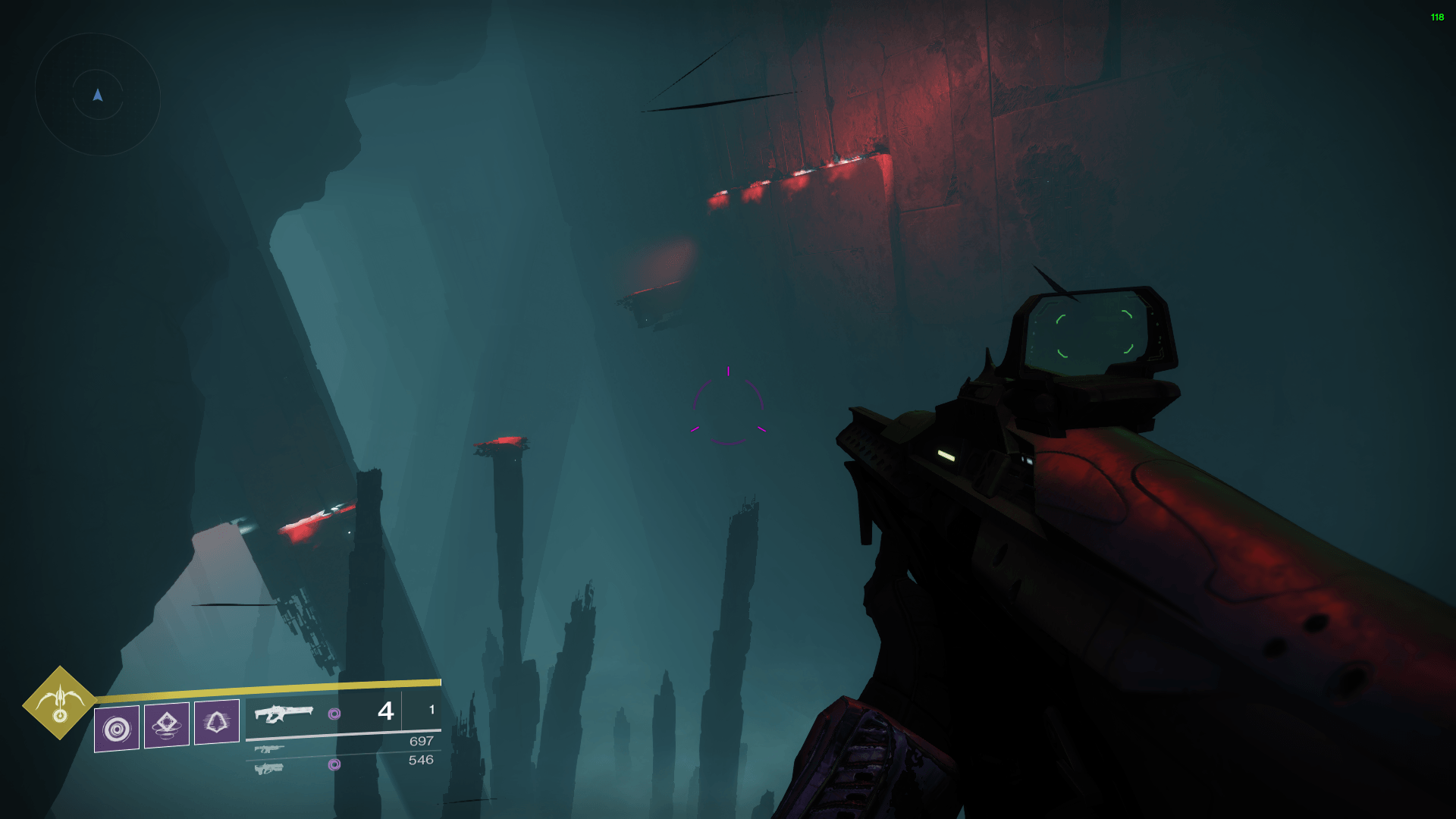This screenshot has width=1456, height=819.
Task: Switch to the weapon with 697 ammo
Action: (269, 749)
